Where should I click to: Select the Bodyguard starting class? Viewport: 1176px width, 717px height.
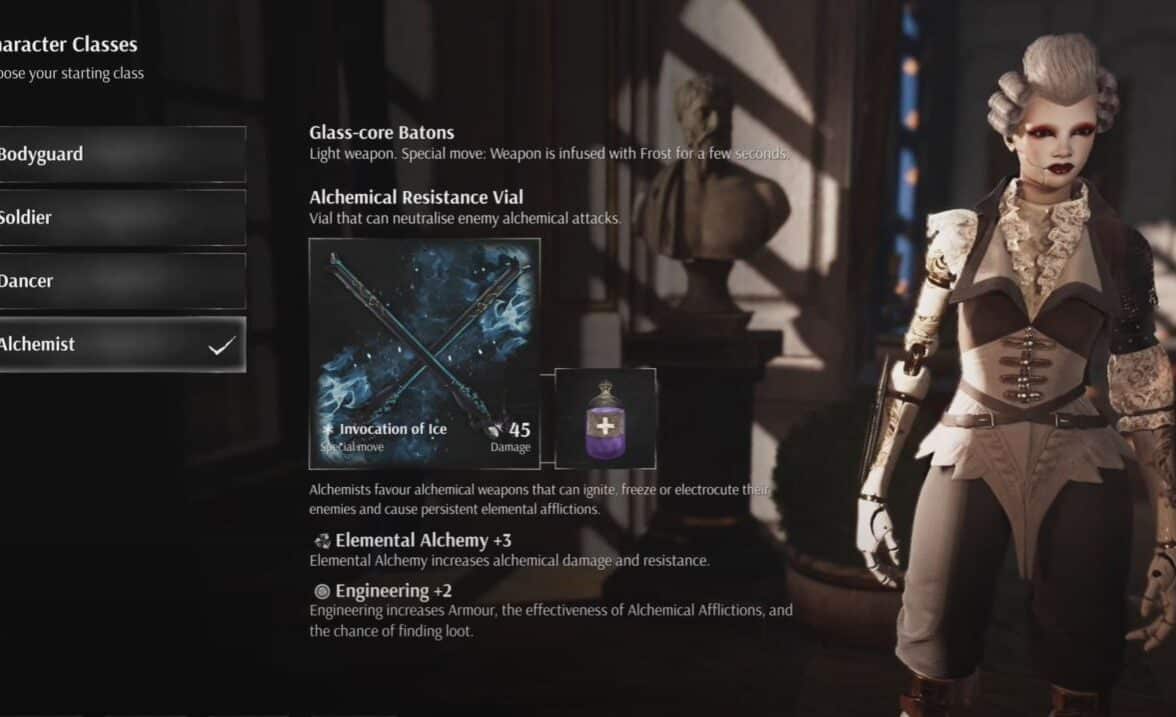coord(120,155)
